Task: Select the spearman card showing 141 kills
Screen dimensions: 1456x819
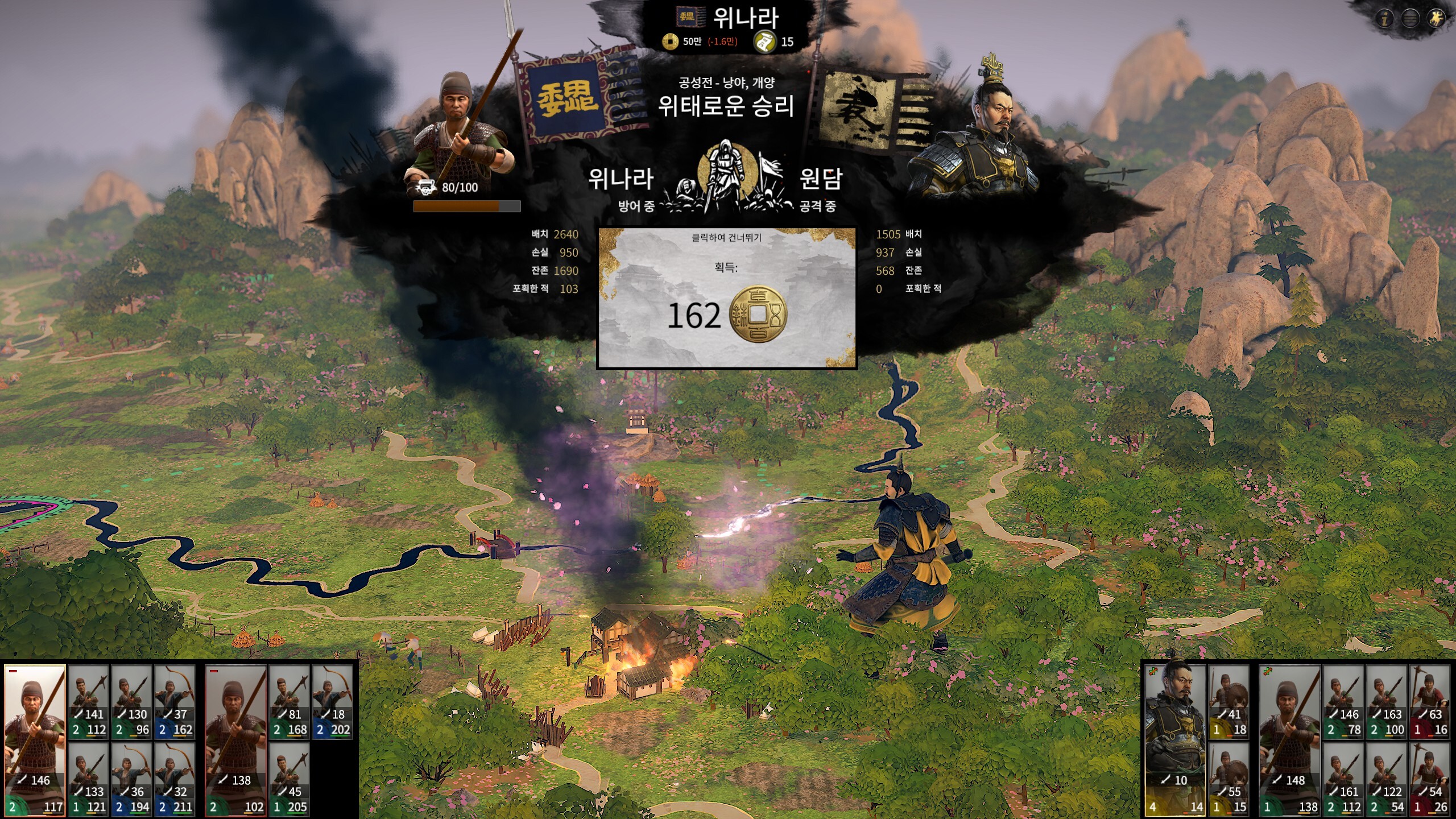Action: (x=89, y=701)
